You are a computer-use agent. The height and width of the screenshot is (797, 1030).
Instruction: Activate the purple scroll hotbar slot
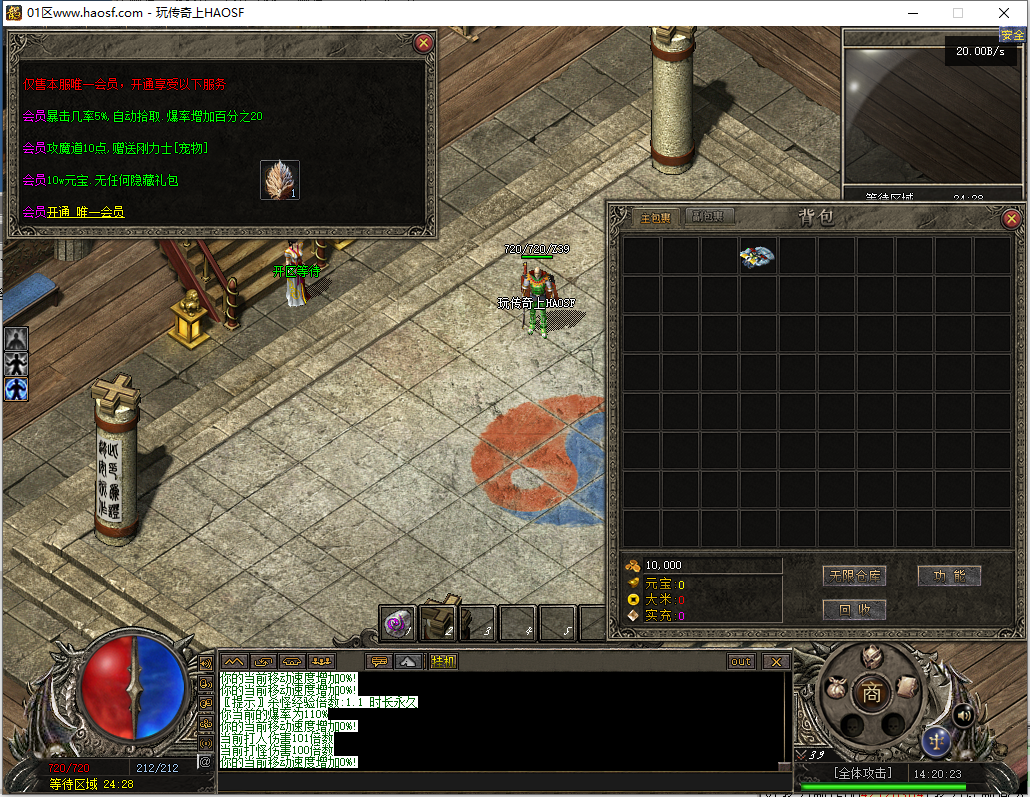pyautogui.click(x=399, y=623)
